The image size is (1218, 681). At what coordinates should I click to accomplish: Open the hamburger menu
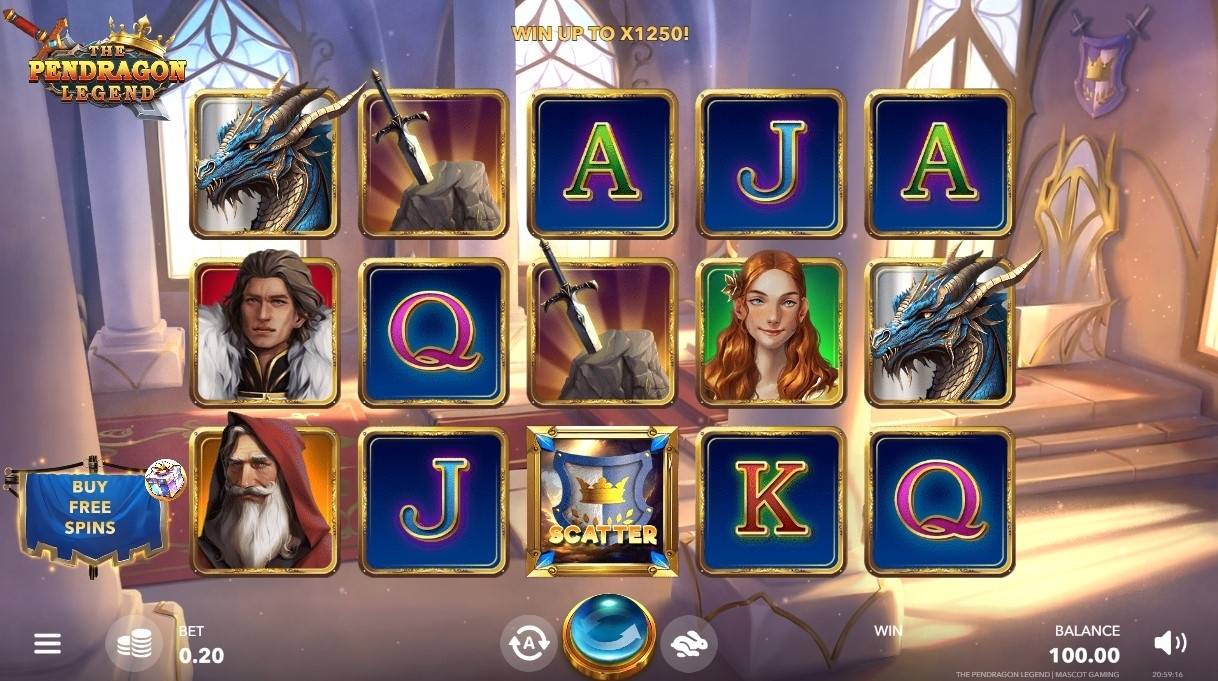[x=47, y=643]
